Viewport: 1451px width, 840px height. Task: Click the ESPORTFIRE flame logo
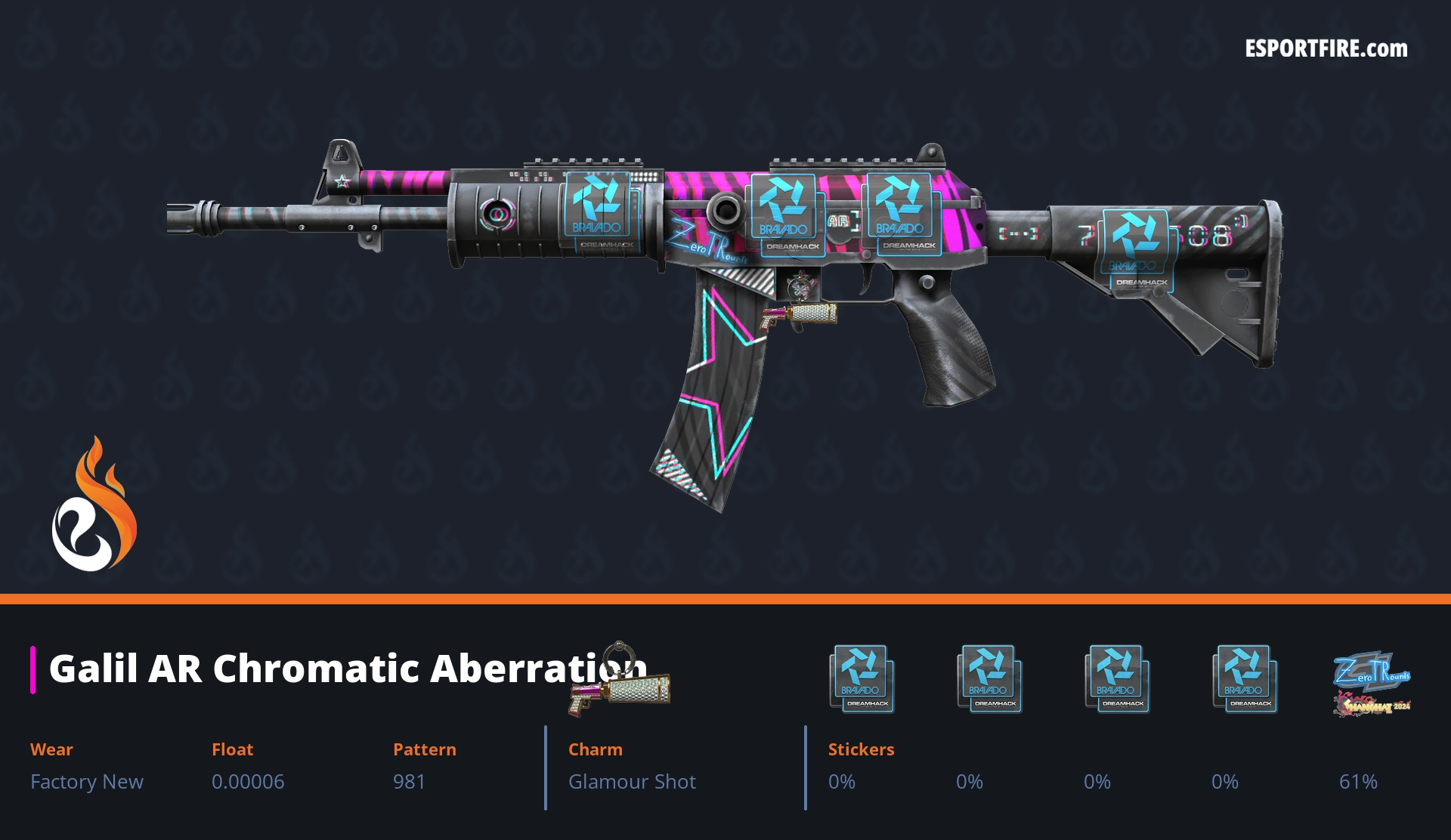(94, 505)
